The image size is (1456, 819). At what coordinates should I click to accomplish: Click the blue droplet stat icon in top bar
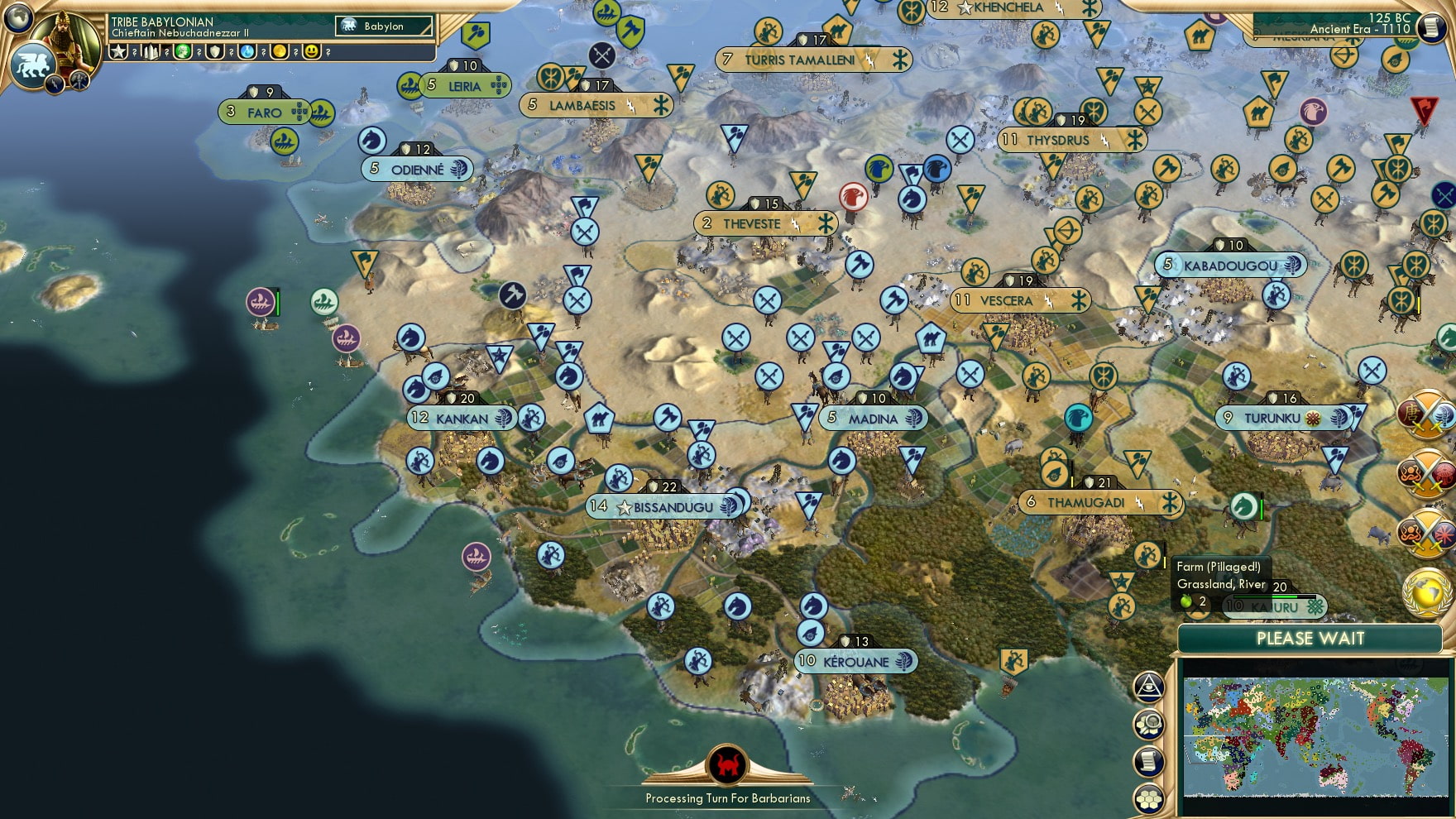point(247,52)
